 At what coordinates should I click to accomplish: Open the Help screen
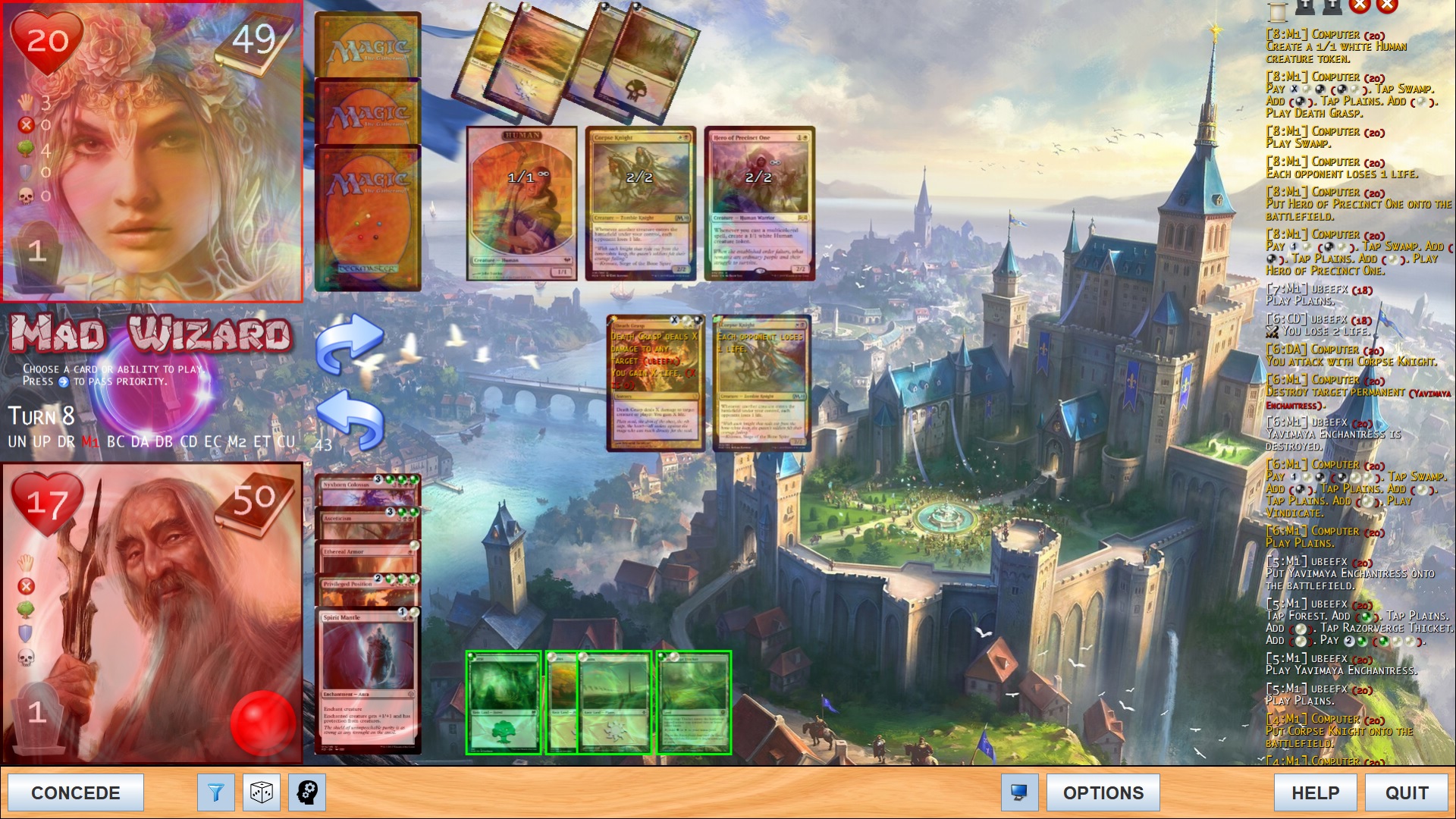tap(1315, 792)
